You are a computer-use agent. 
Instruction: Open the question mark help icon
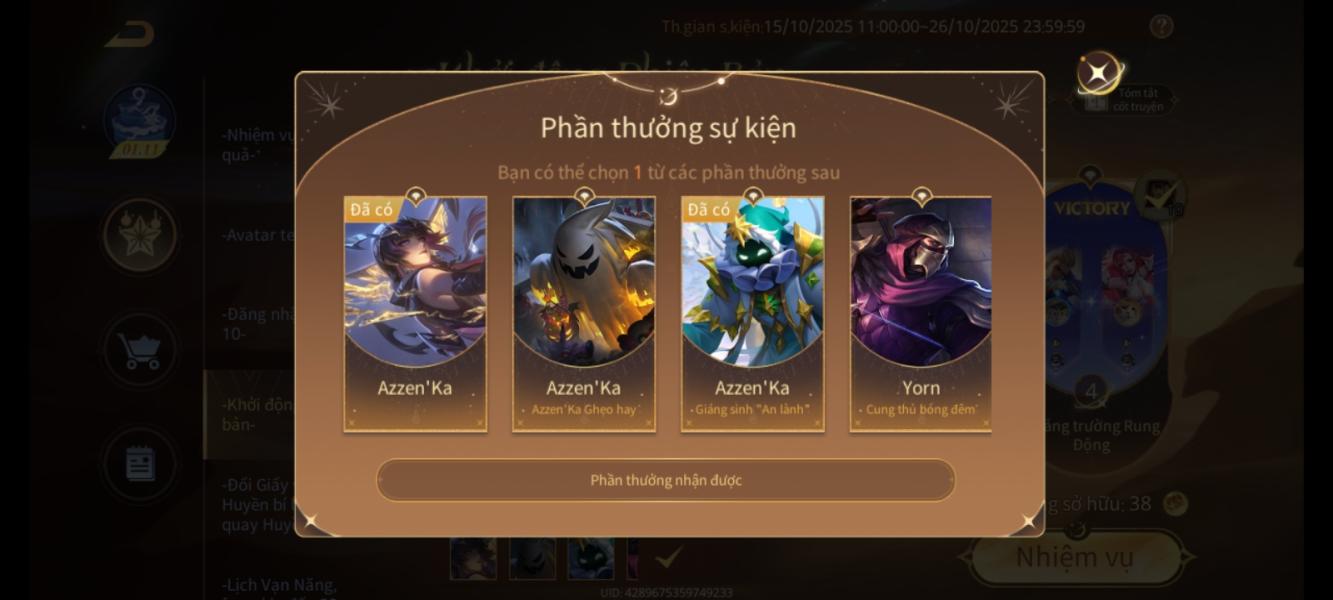coord(1161,27)
